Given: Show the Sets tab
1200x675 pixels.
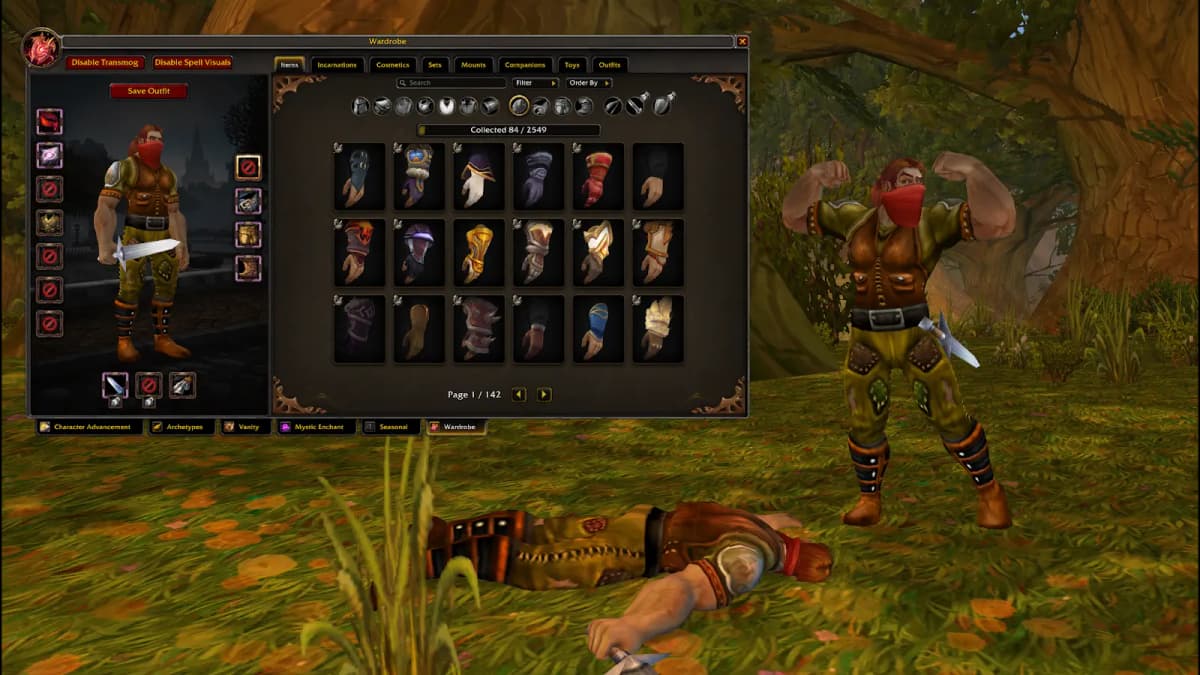Looking at the screenshot, I should click(x=435, y=65).
